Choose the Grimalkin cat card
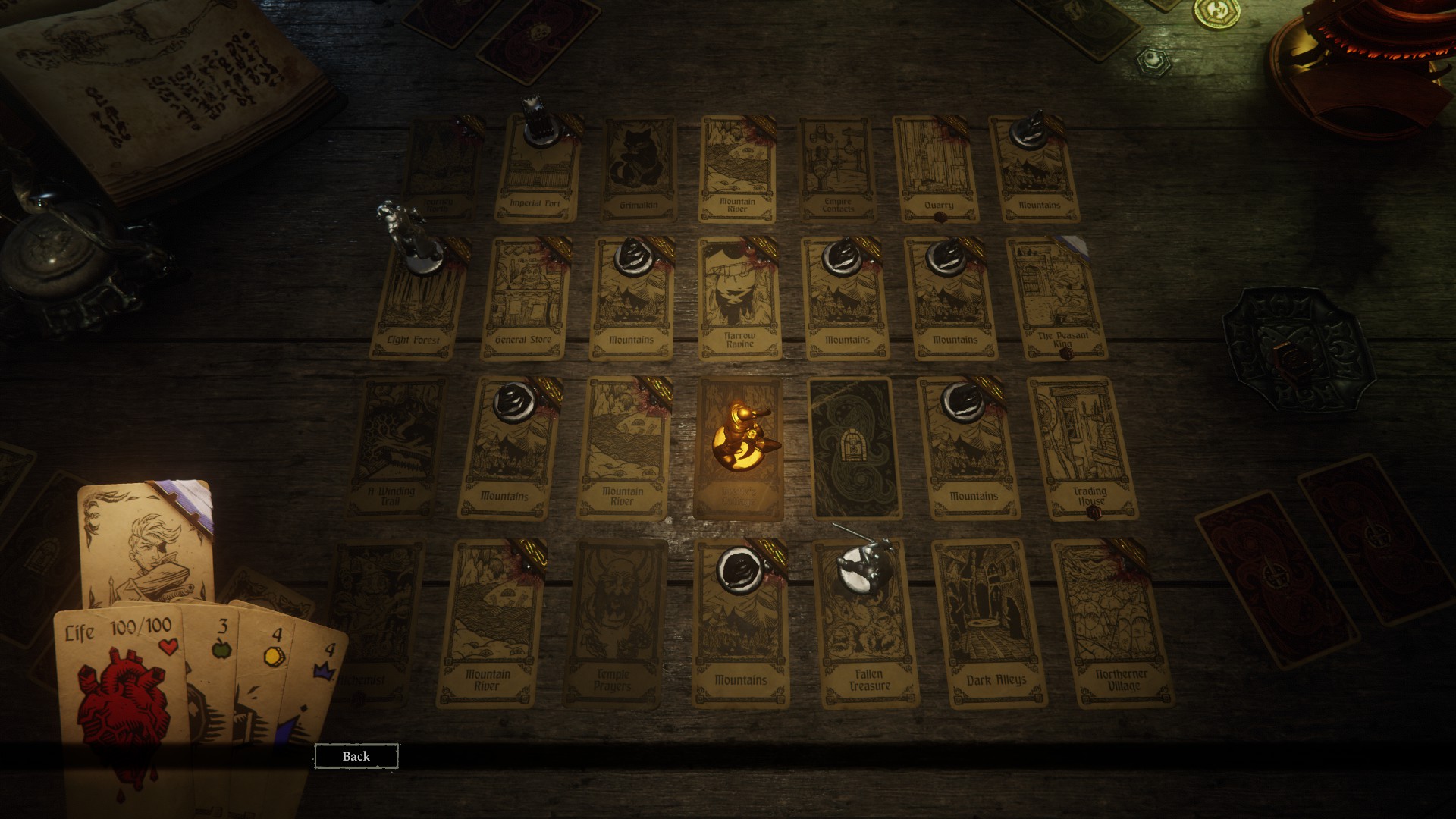Image resolution: width=1456 pixels, height=819 pixels. pyautogui.click(x=639, y=168)
